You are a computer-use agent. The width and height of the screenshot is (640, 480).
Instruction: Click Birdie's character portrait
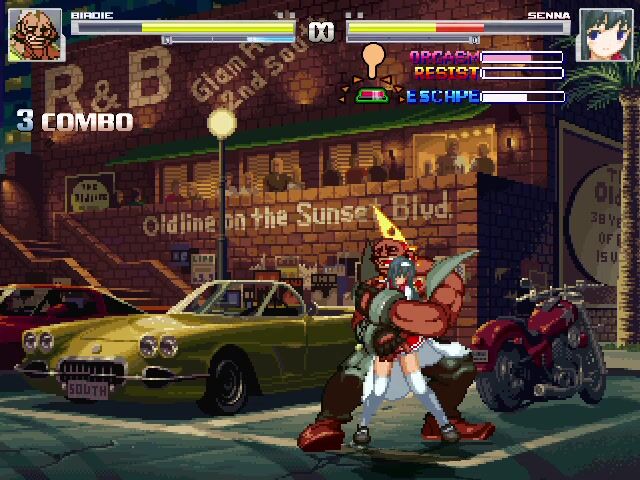coord(35,36)
